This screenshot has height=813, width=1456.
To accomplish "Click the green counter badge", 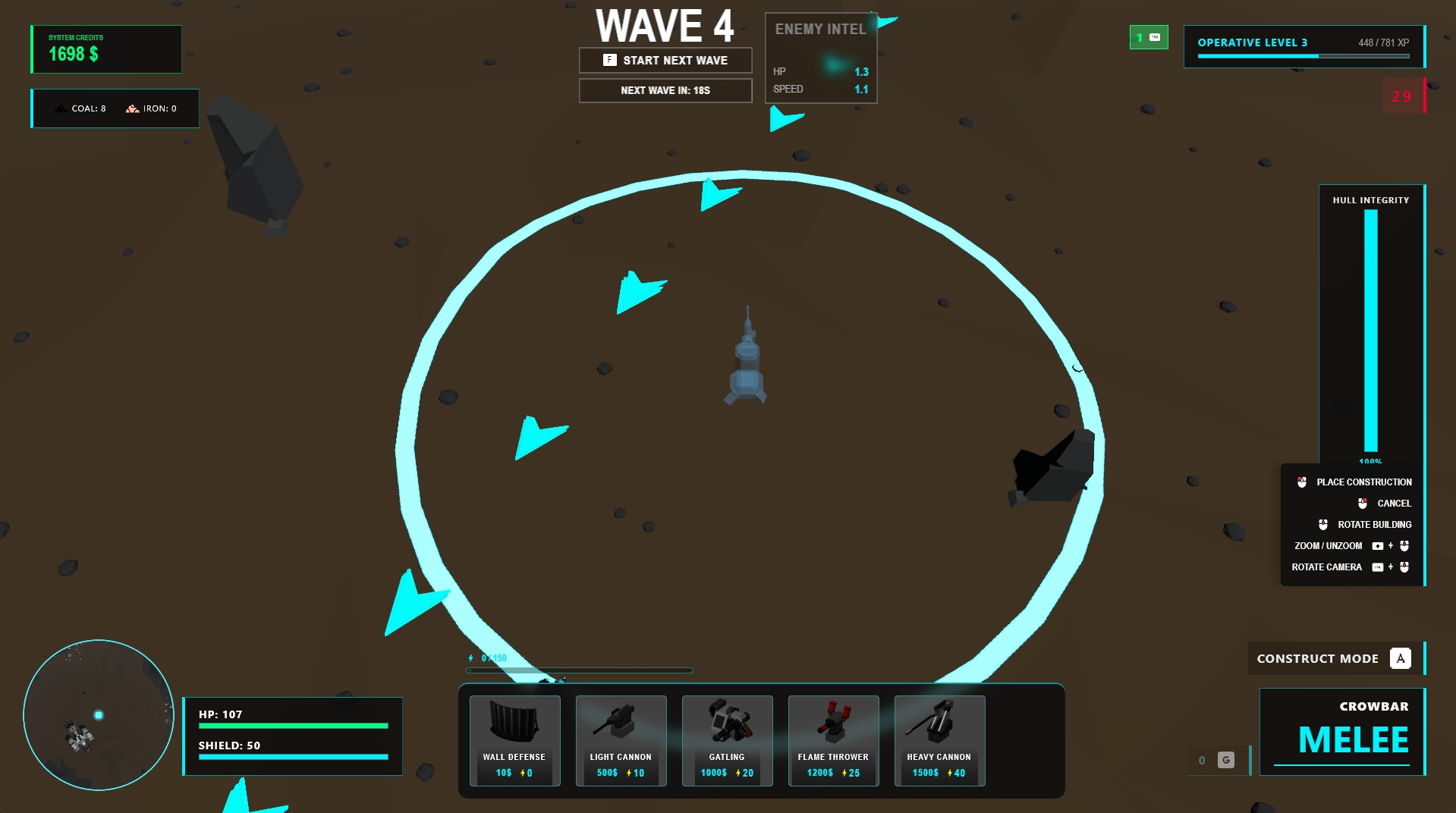I will (1148, 37).
